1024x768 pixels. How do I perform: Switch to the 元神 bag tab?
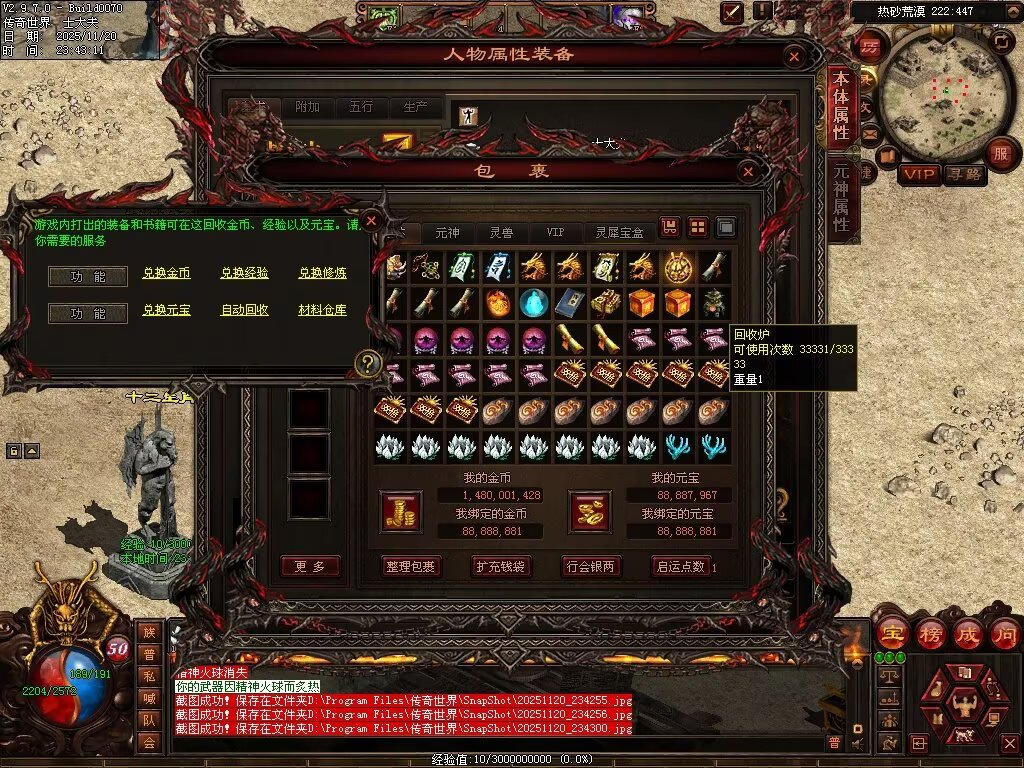click(x=447, y=232)
